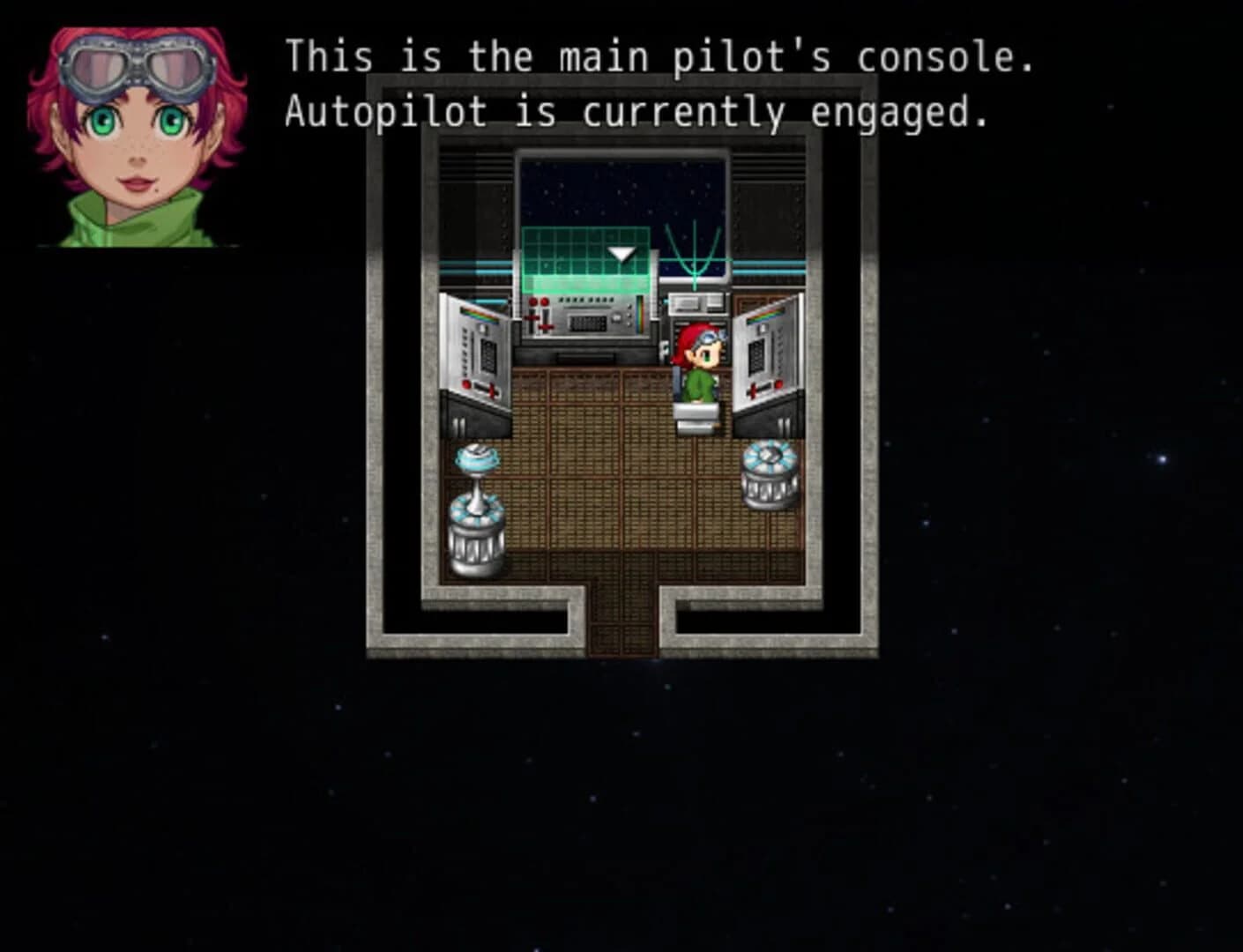Click the right arc reactor generator
The width and height of the screenshot is (1243, 952).
coord(772,476)
